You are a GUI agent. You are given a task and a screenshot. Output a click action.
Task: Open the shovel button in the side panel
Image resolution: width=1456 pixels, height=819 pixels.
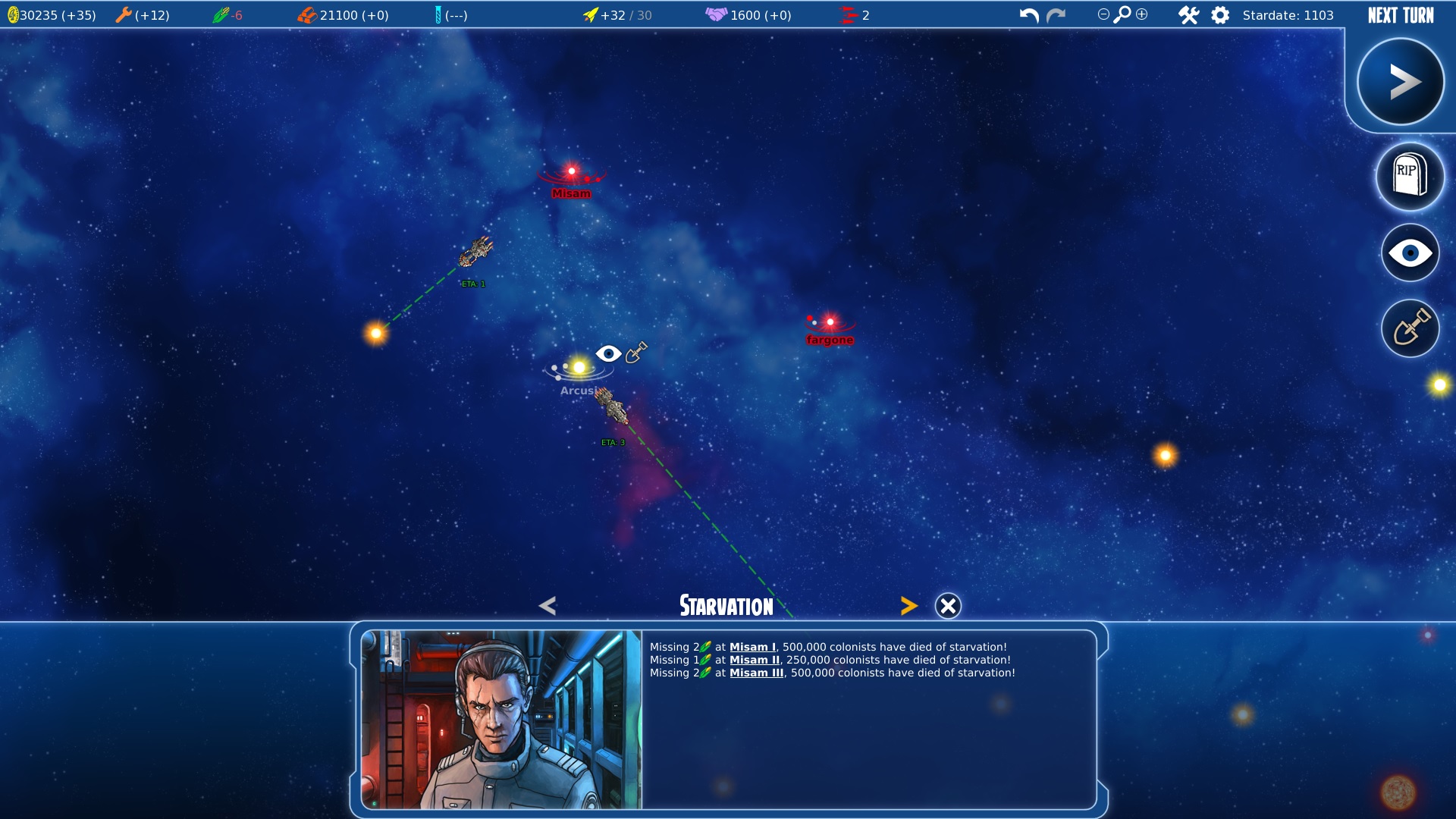(x=1410, y=328)
